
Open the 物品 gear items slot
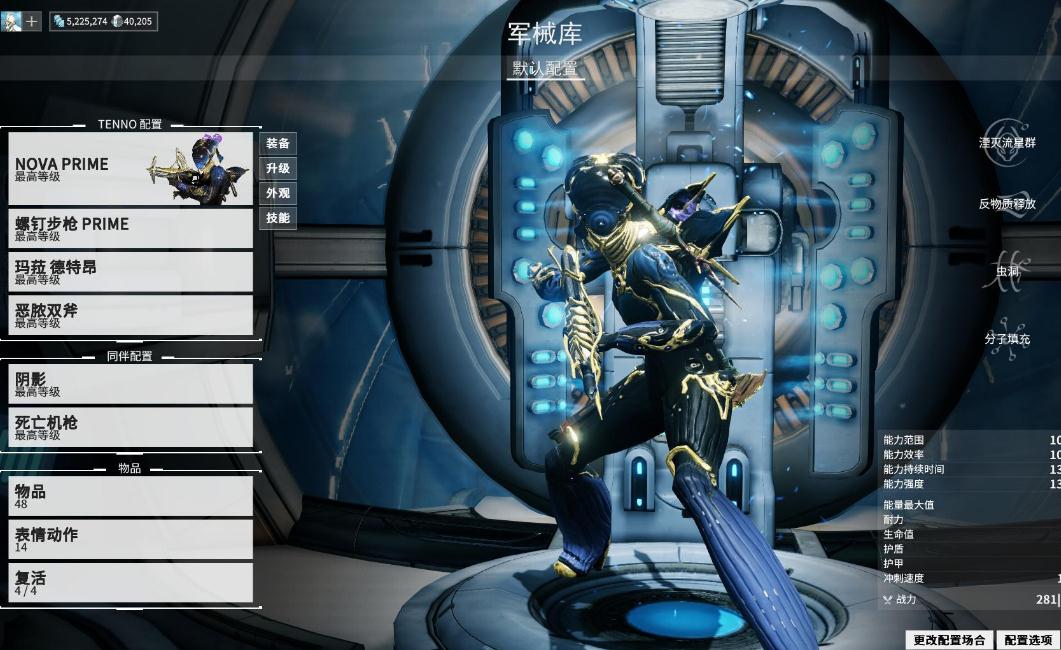click(130, 496)
